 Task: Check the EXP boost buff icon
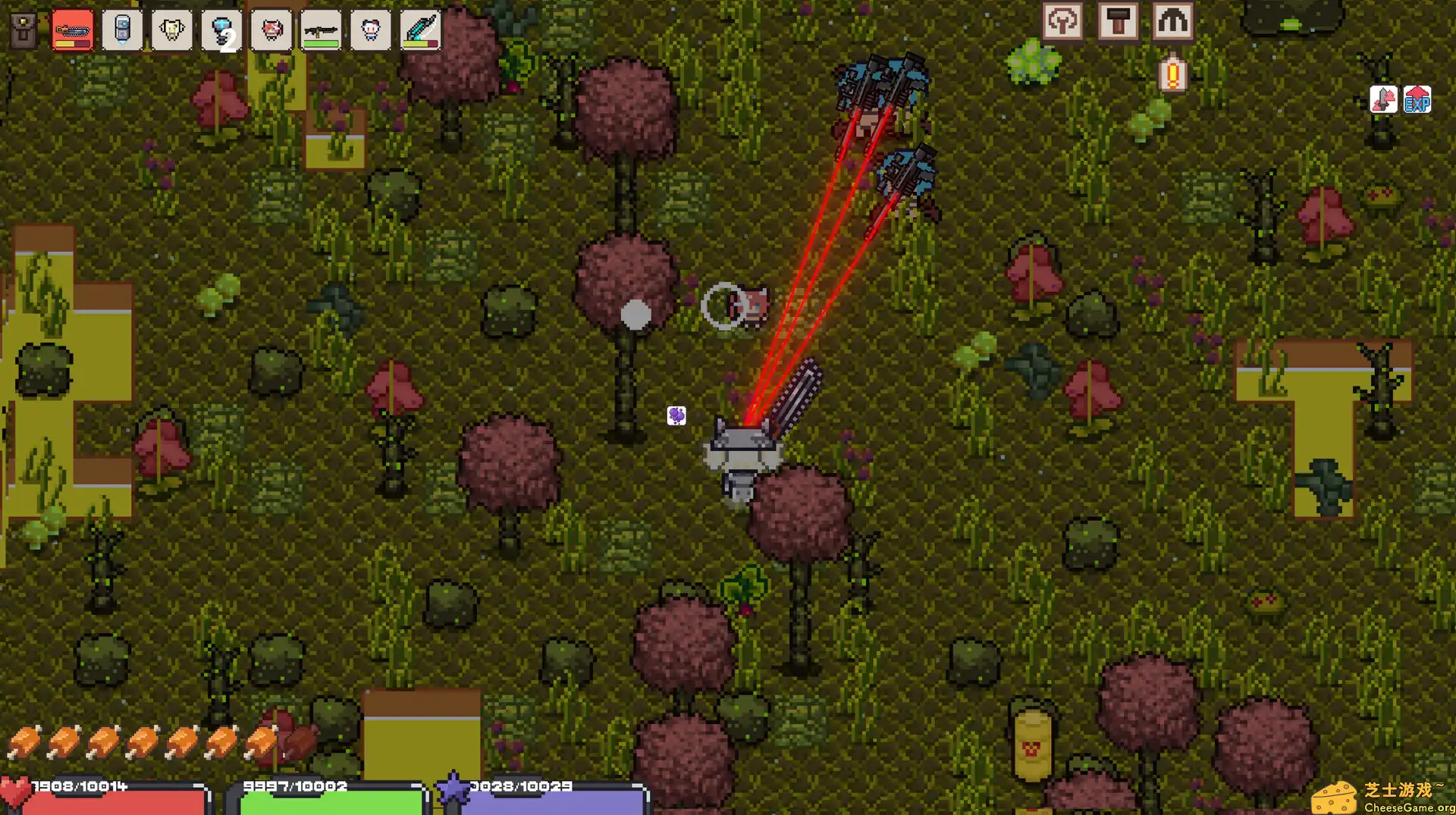click(x=1417, y=99)
